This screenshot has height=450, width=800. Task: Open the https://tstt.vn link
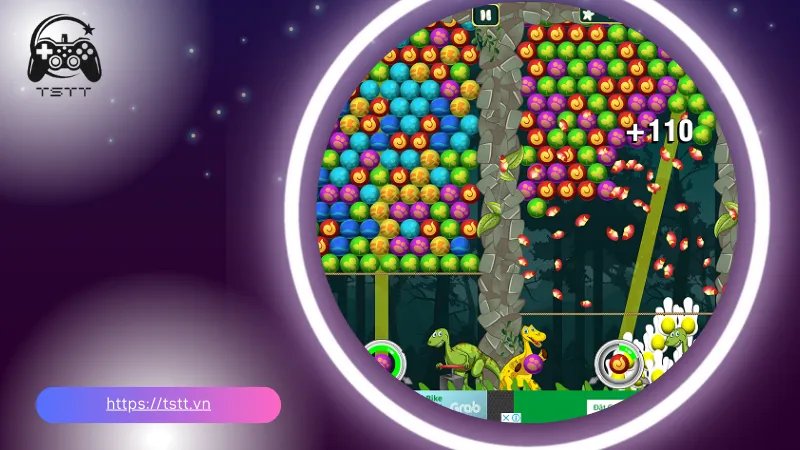click(x=158, y=405)
